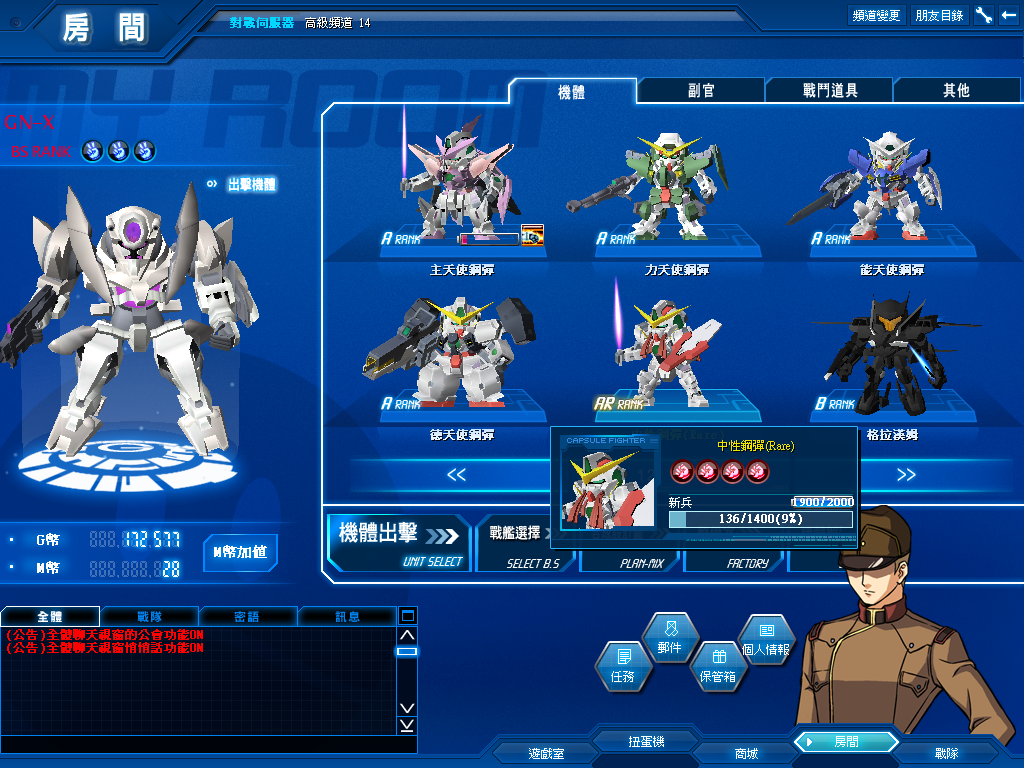Click the 機體出擊 Unit Select button

pos(398,542)
